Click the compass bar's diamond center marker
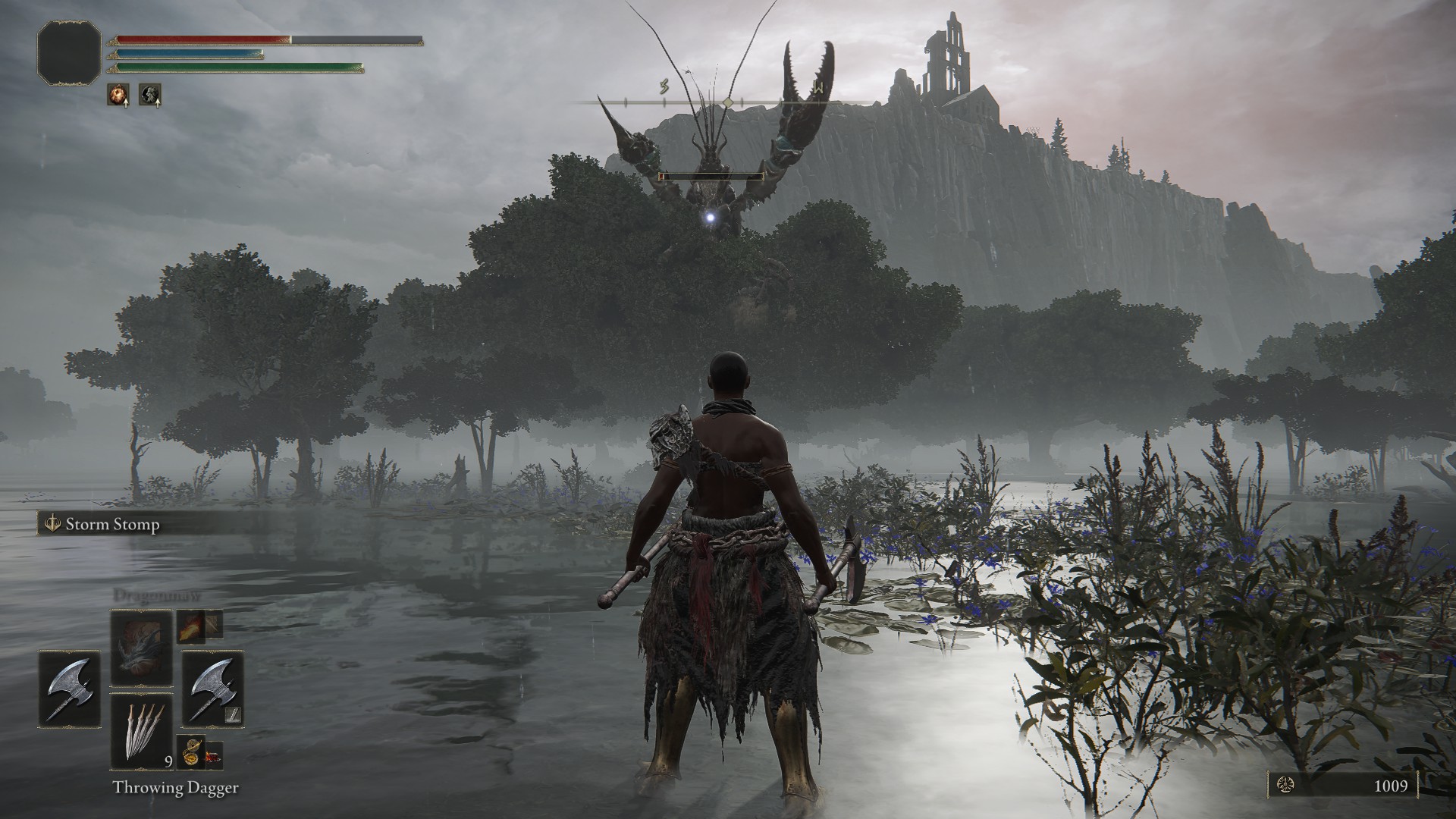This screenshot has width=1456, height=819. pos(728,102)
